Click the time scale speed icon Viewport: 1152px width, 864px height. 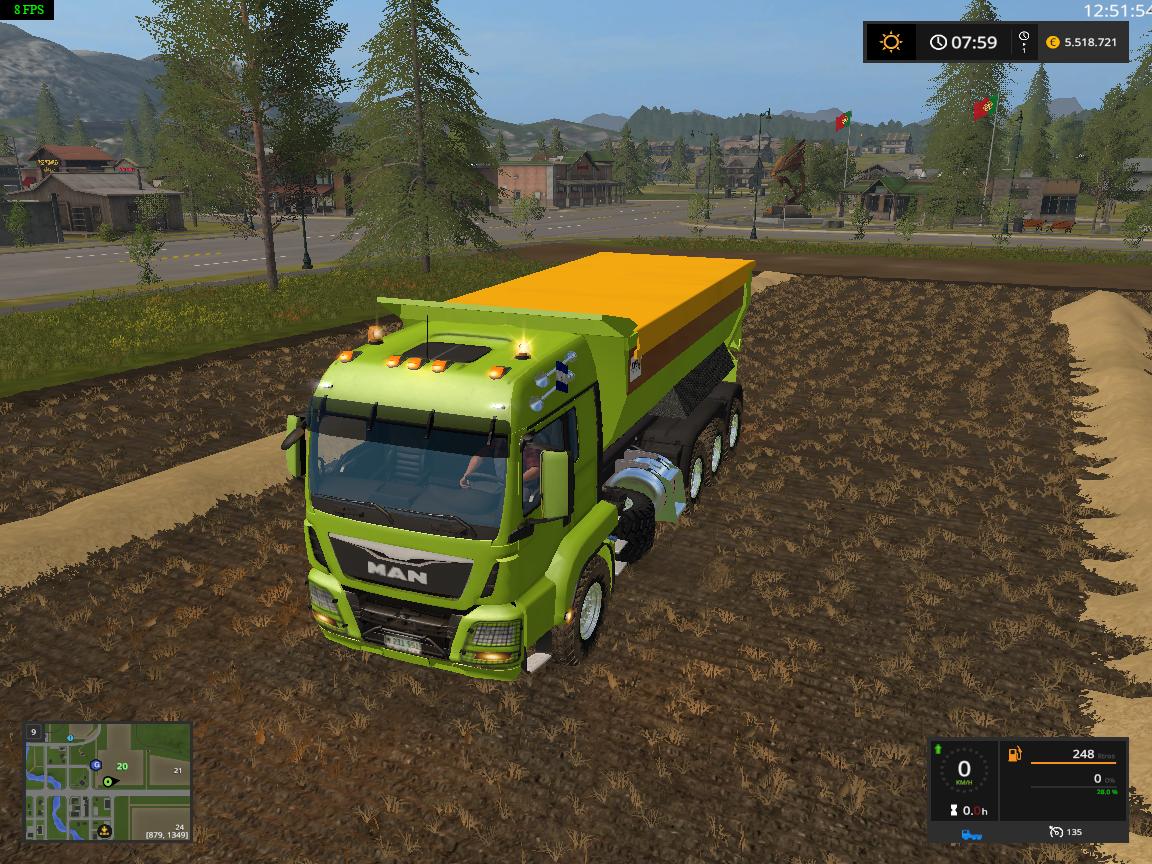[x=1024, y=42]
